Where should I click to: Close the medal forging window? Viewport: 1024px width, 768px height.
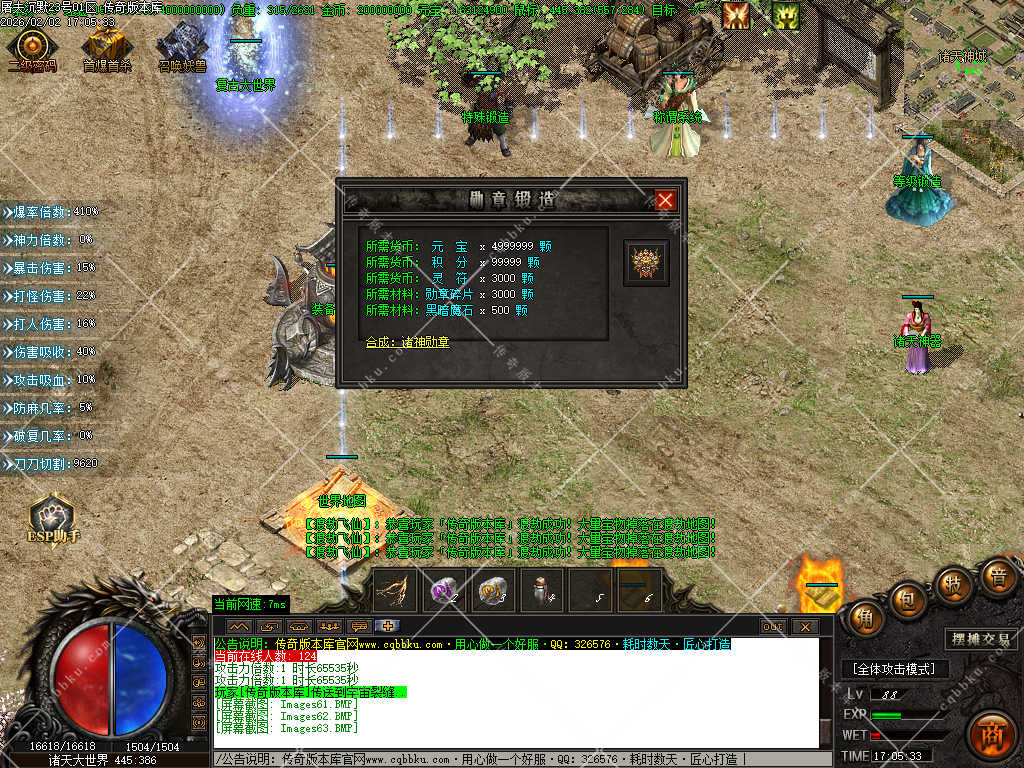[x=666, y=200]
